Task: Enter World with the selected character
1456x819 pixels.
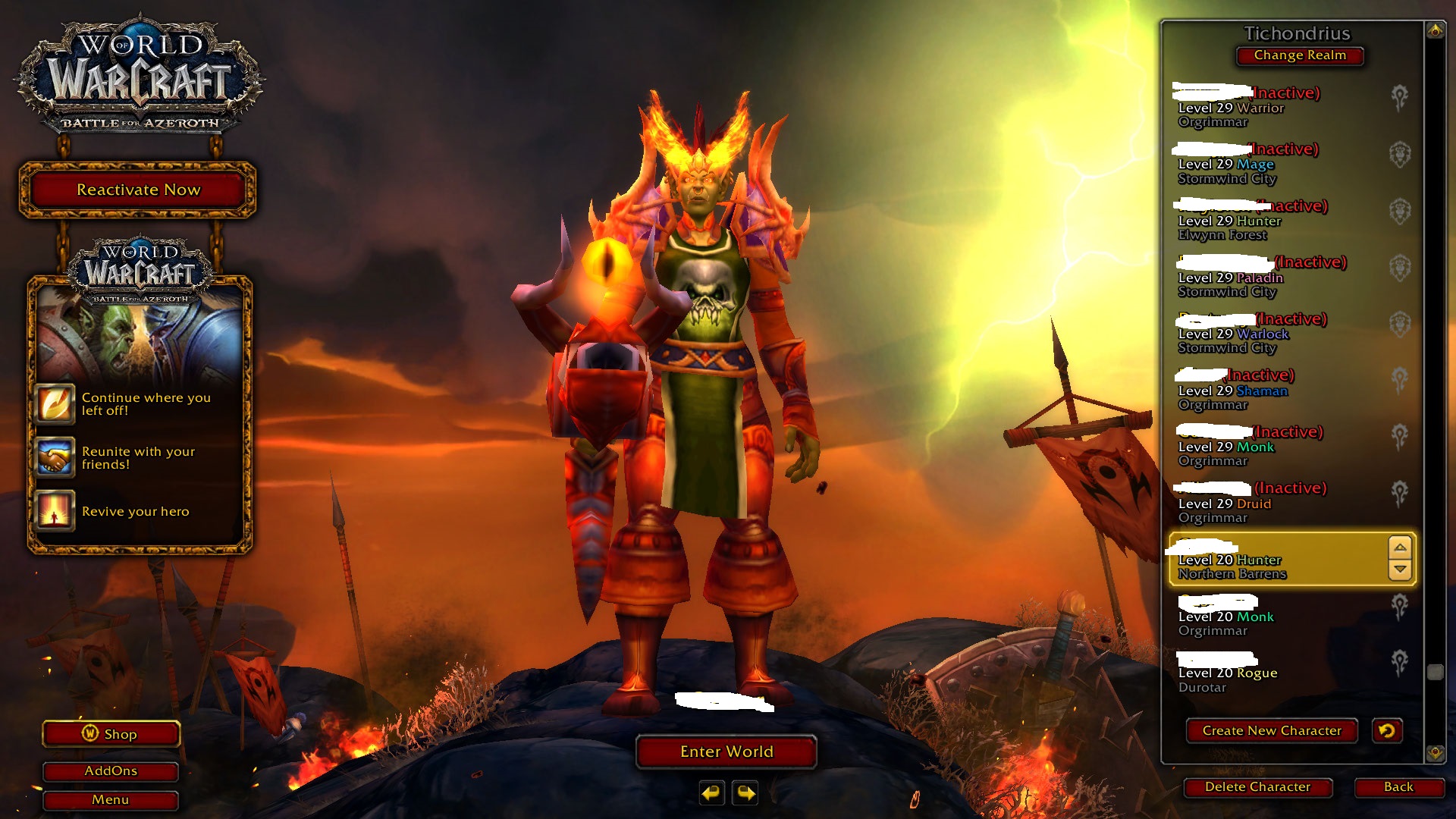Action: coord(726,752)
